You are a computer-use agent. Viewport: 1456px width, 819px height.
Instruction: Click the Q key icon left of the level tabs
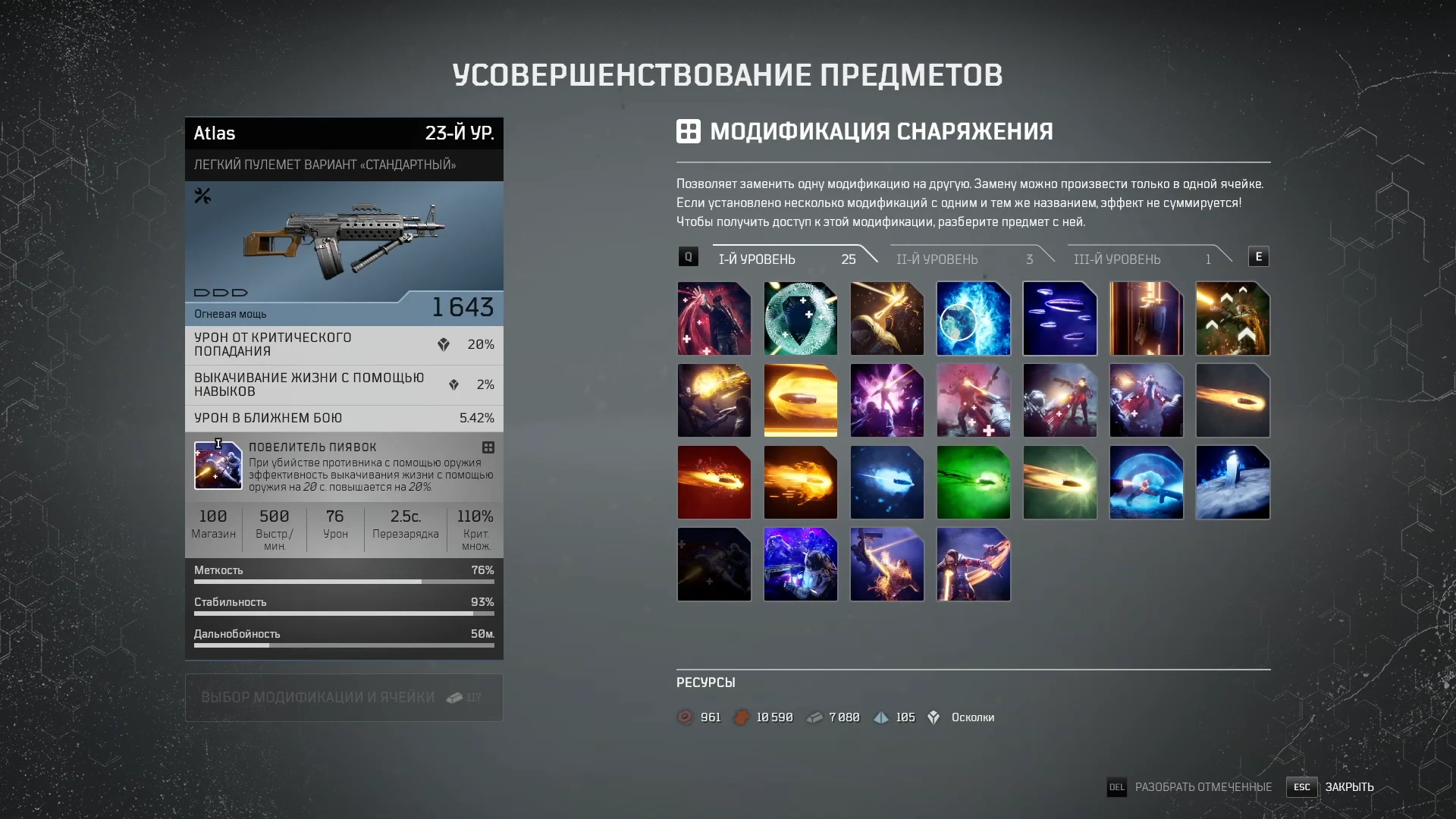688,256
